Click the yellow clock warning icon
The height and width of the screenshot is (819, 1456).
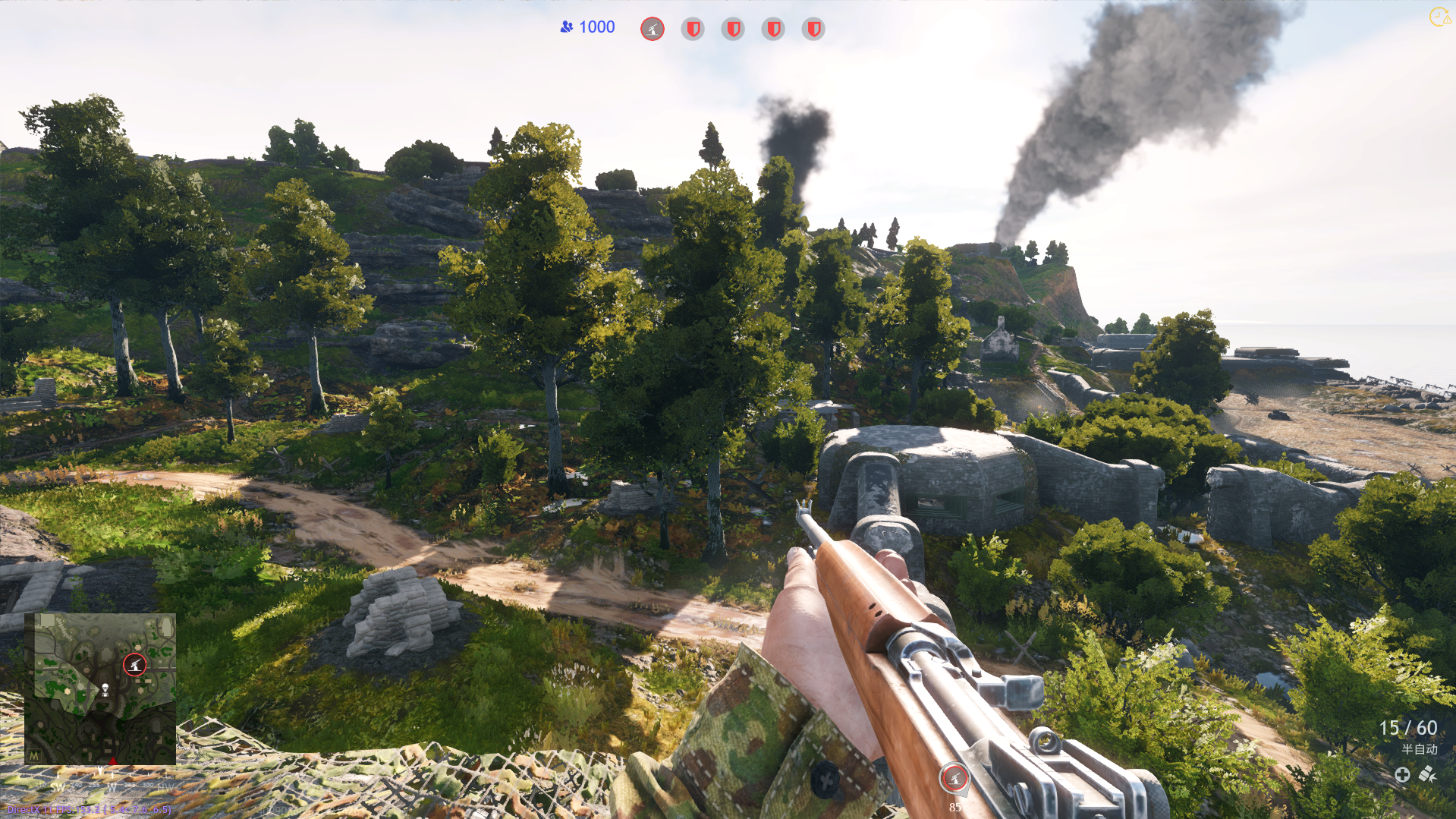[1439, 17]
